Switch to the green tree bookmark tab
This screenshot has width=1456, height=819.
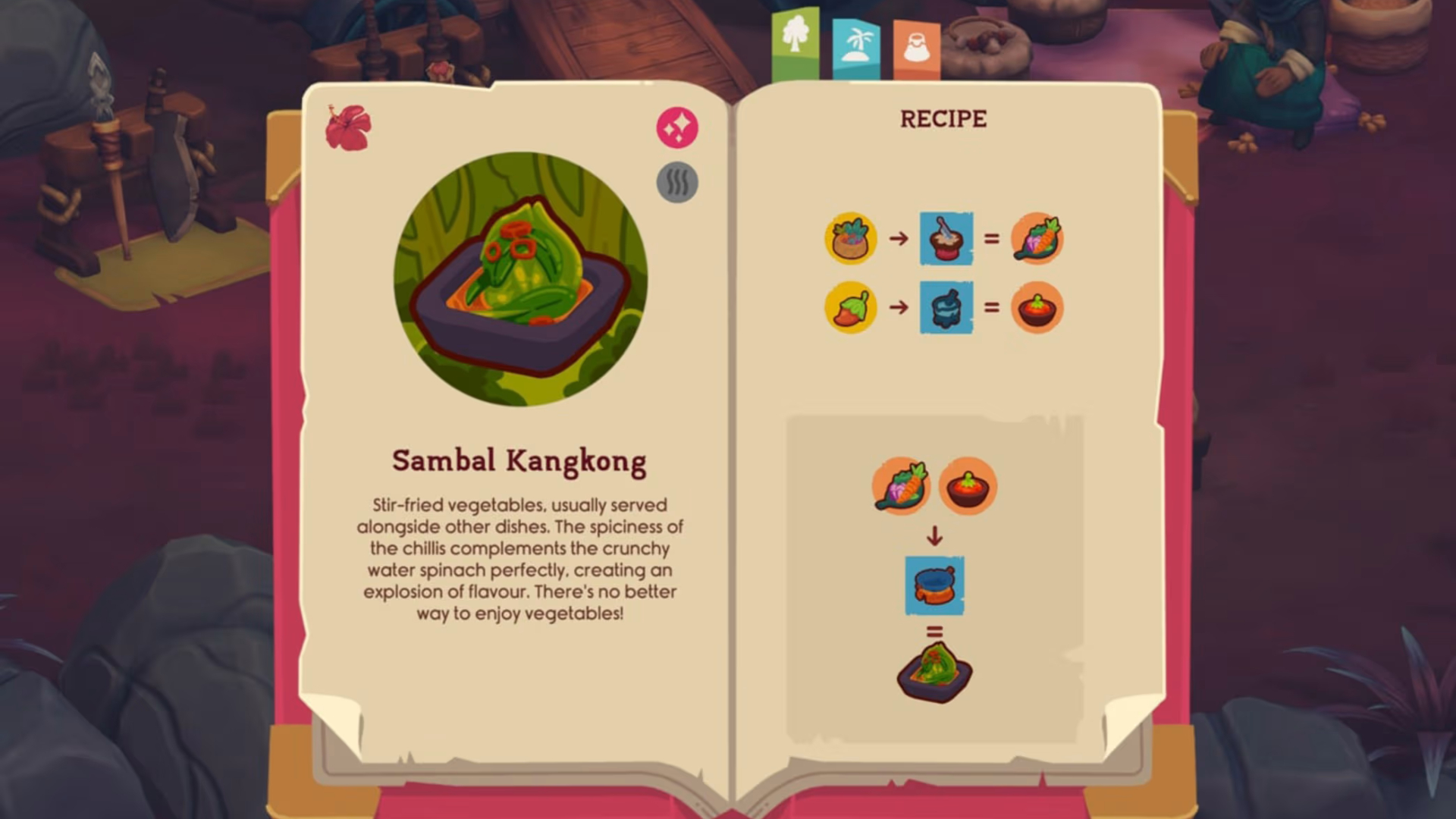[x=795, y=42]
